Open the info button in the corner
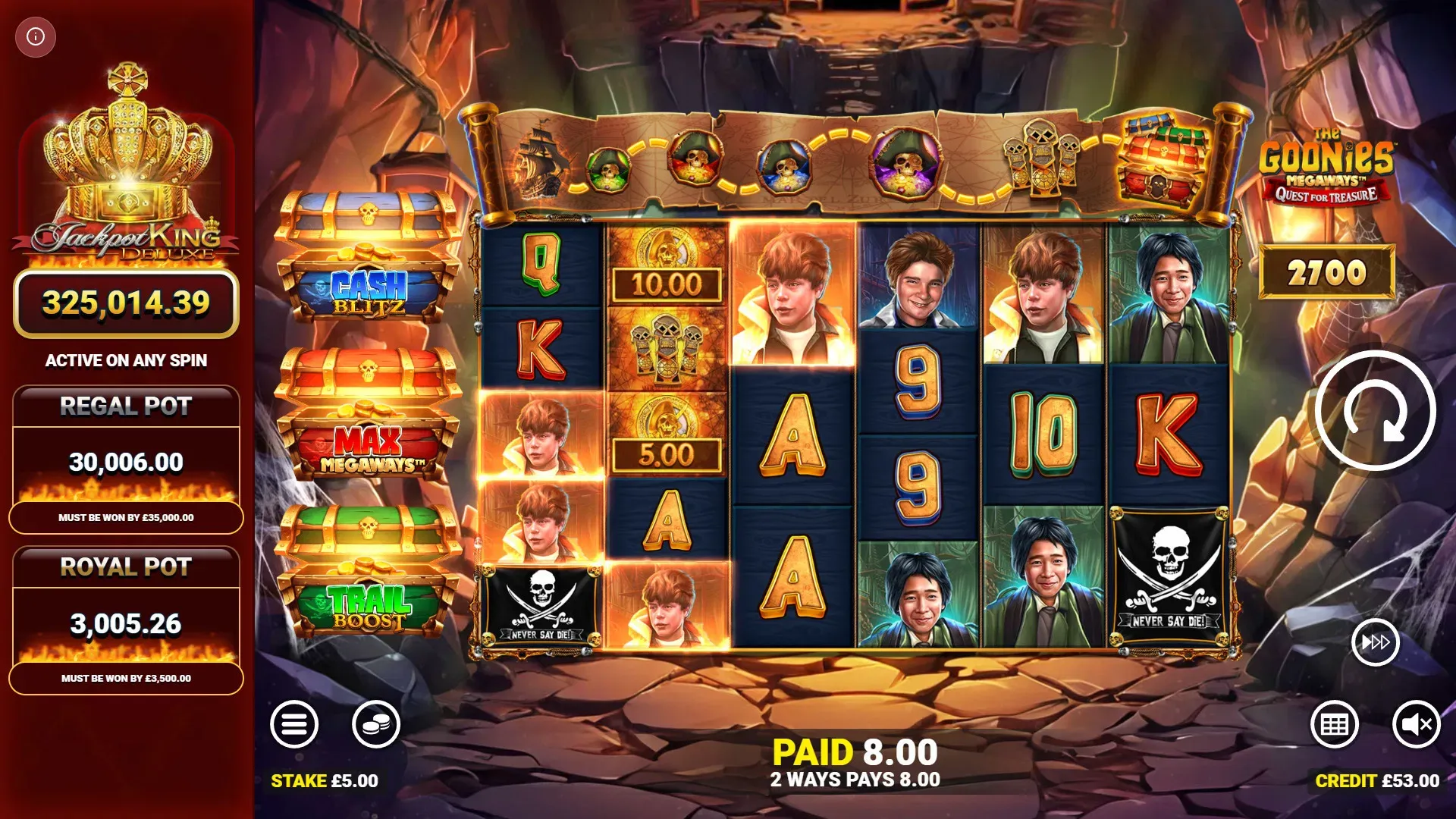Image resolution: width=1456 pixels, height=819 pixels. pos(36,36)
